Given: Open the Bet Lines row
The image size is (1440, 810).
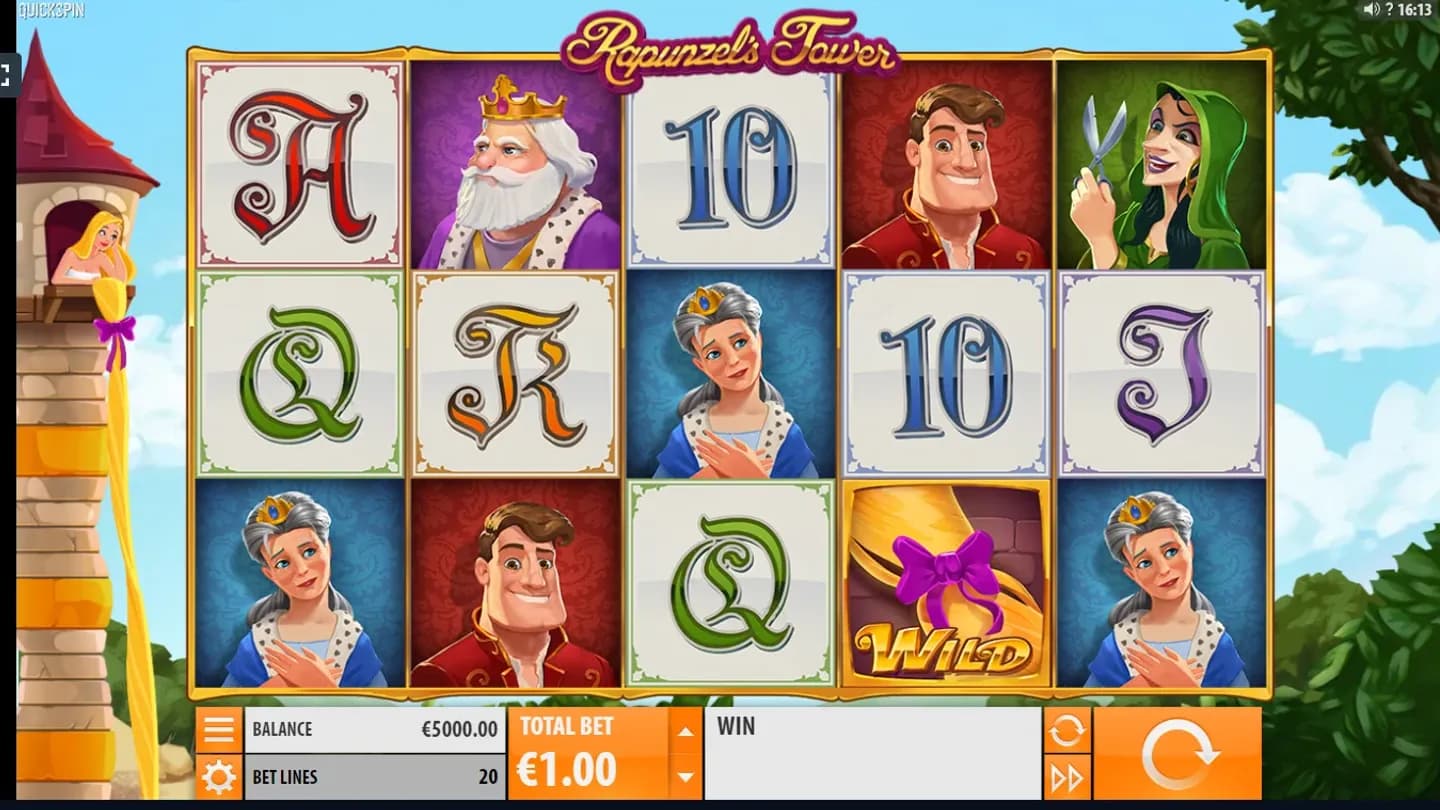Looking at the screenshot, I should click(x=375, y=777).
